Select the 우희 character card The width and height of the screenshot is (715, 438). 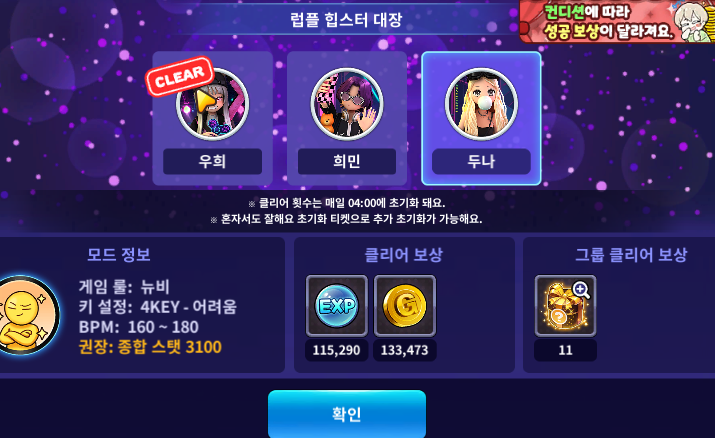[x=212, y=118]
